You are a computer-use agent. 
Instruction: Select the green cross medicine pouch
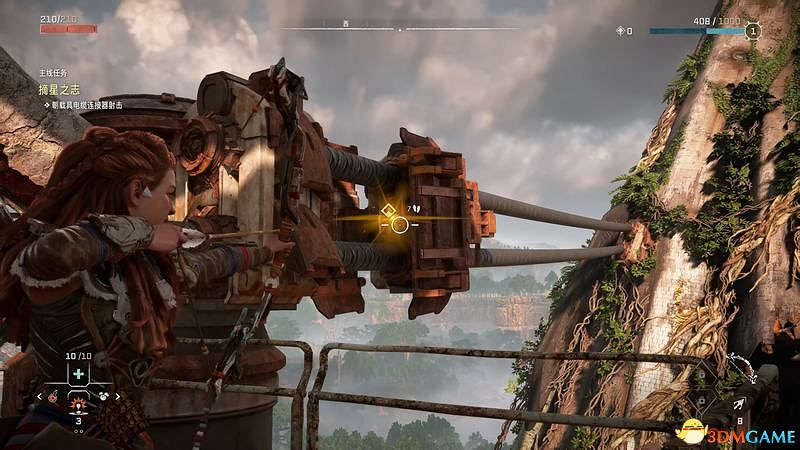tap(78, 373)
